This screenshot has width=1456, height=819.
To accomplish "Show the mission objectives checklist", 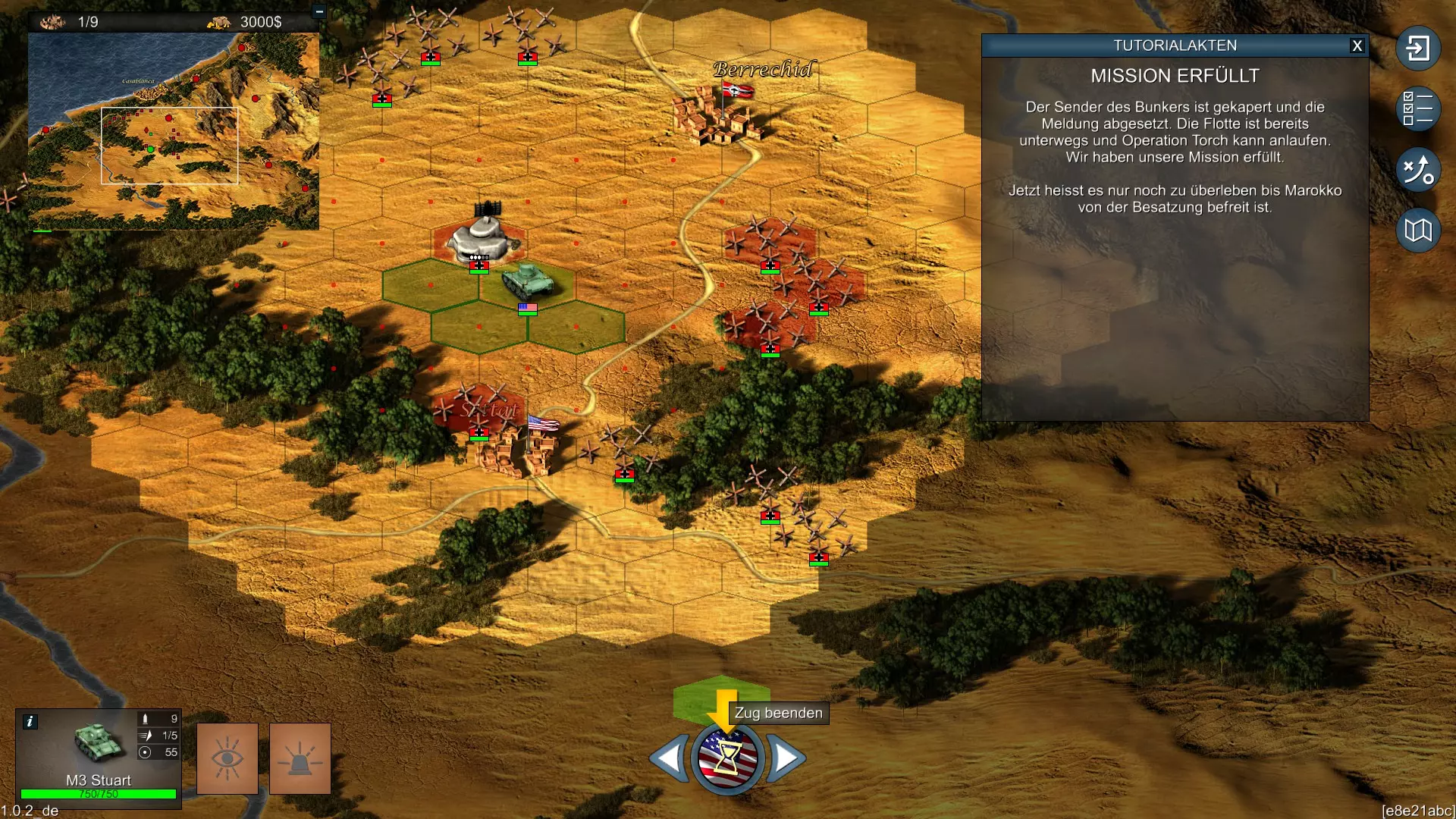I will point(1417,108).
